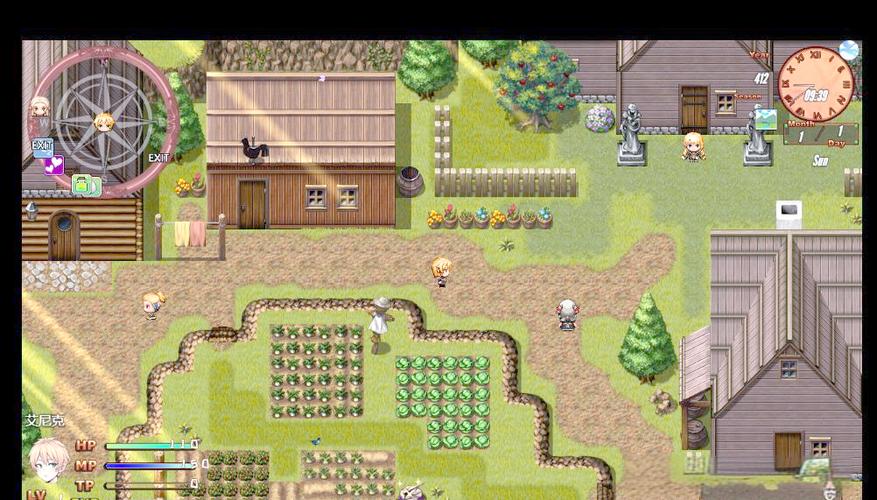
Task: Click the compass star minimap
Action: pyautogui.click(x=102, y=120)
